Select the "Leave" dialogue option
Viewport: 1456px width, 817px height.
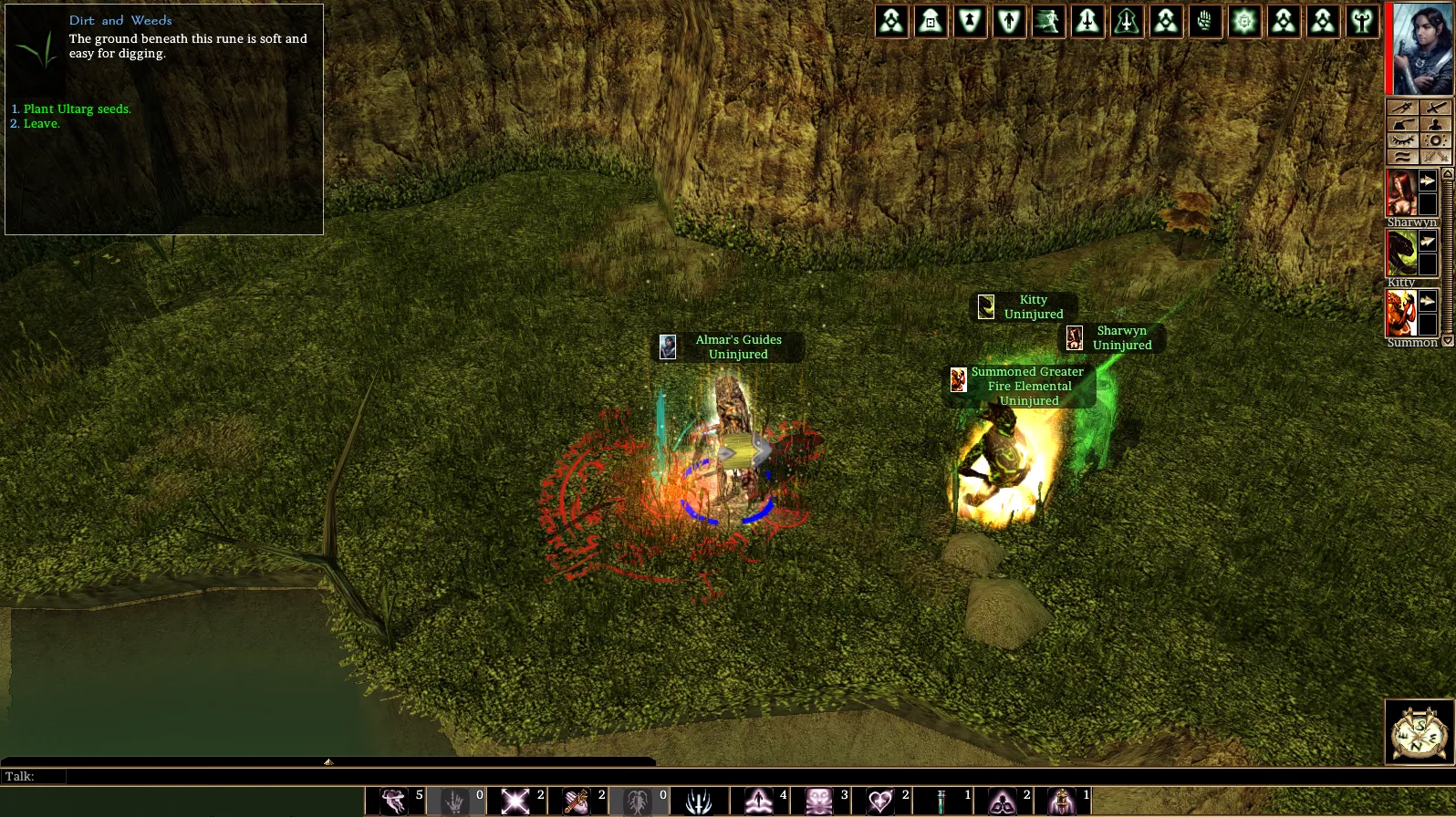[41, 124]
